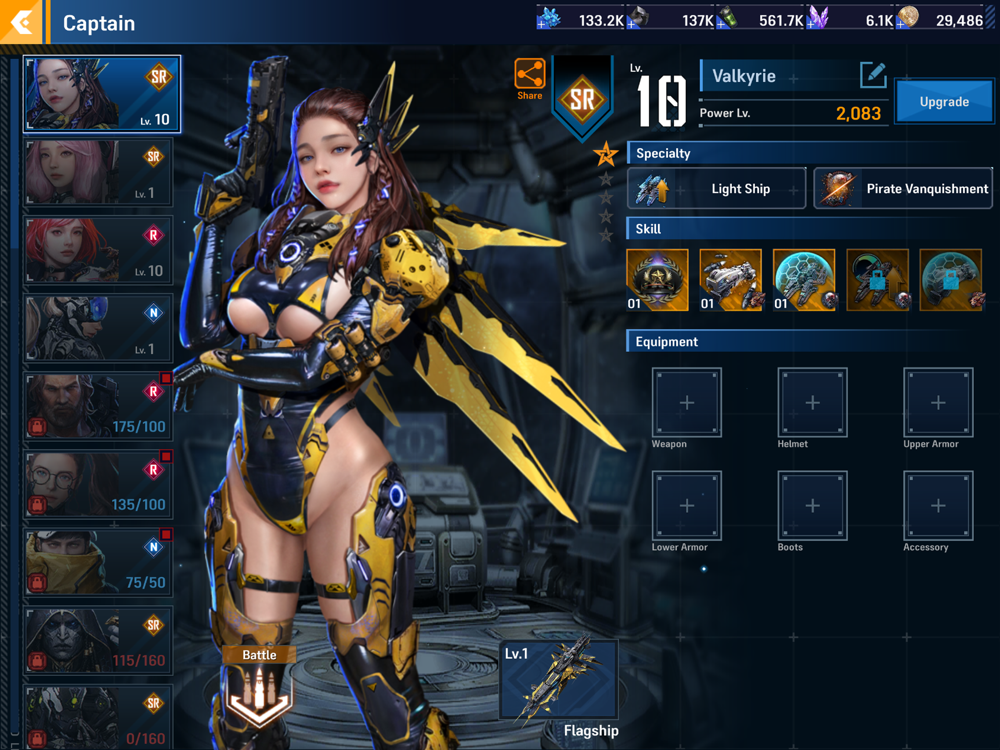Select the Helmet equipment slot
This screenshot has height=750, width=1000.
click(812, 403)
